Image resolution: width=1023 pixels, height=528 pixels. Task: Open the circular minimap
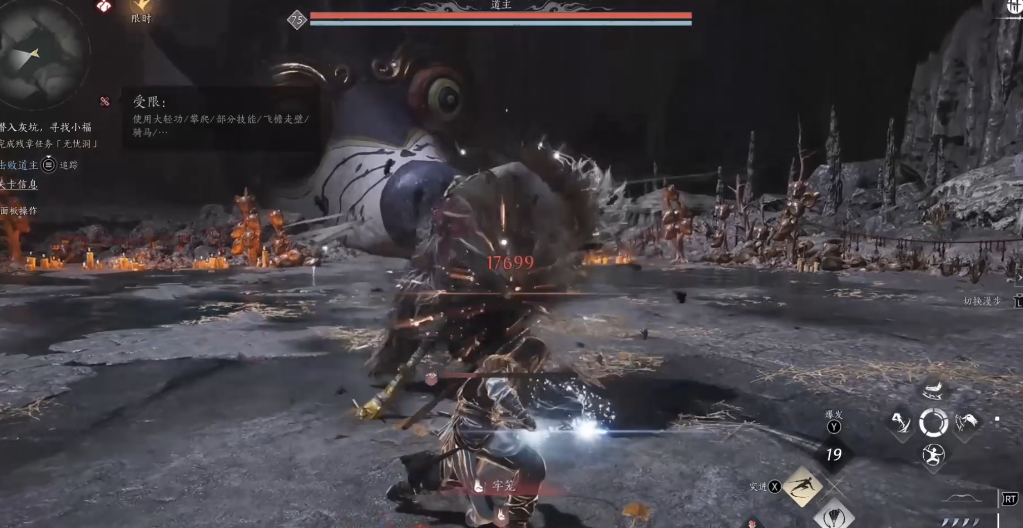(x=38, y=52)
